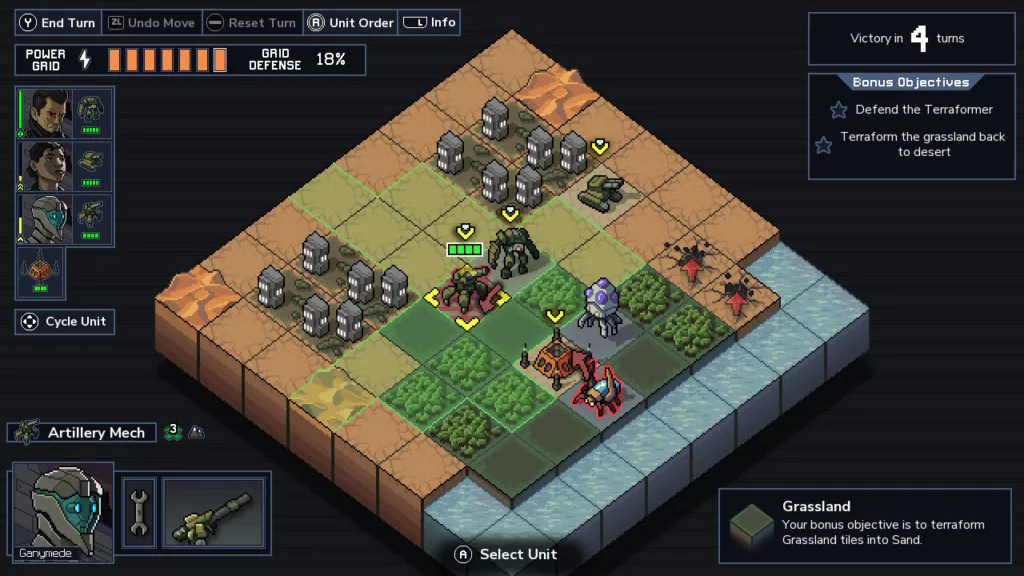This screenshot has width=1024, height=576.
Task: Open the Unit Order view
Action: tap(350, 23)
